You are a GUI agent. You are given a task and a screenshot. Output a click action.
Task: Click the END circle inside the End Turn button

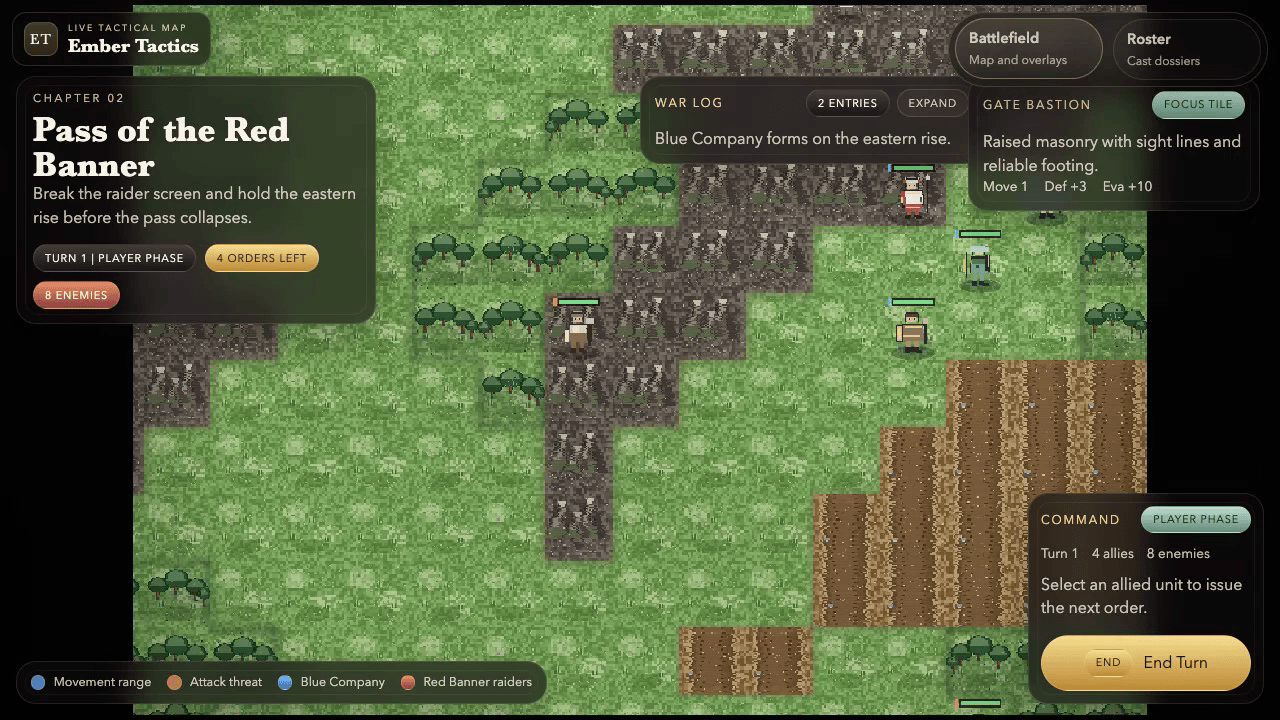(x=1107, y=662)
